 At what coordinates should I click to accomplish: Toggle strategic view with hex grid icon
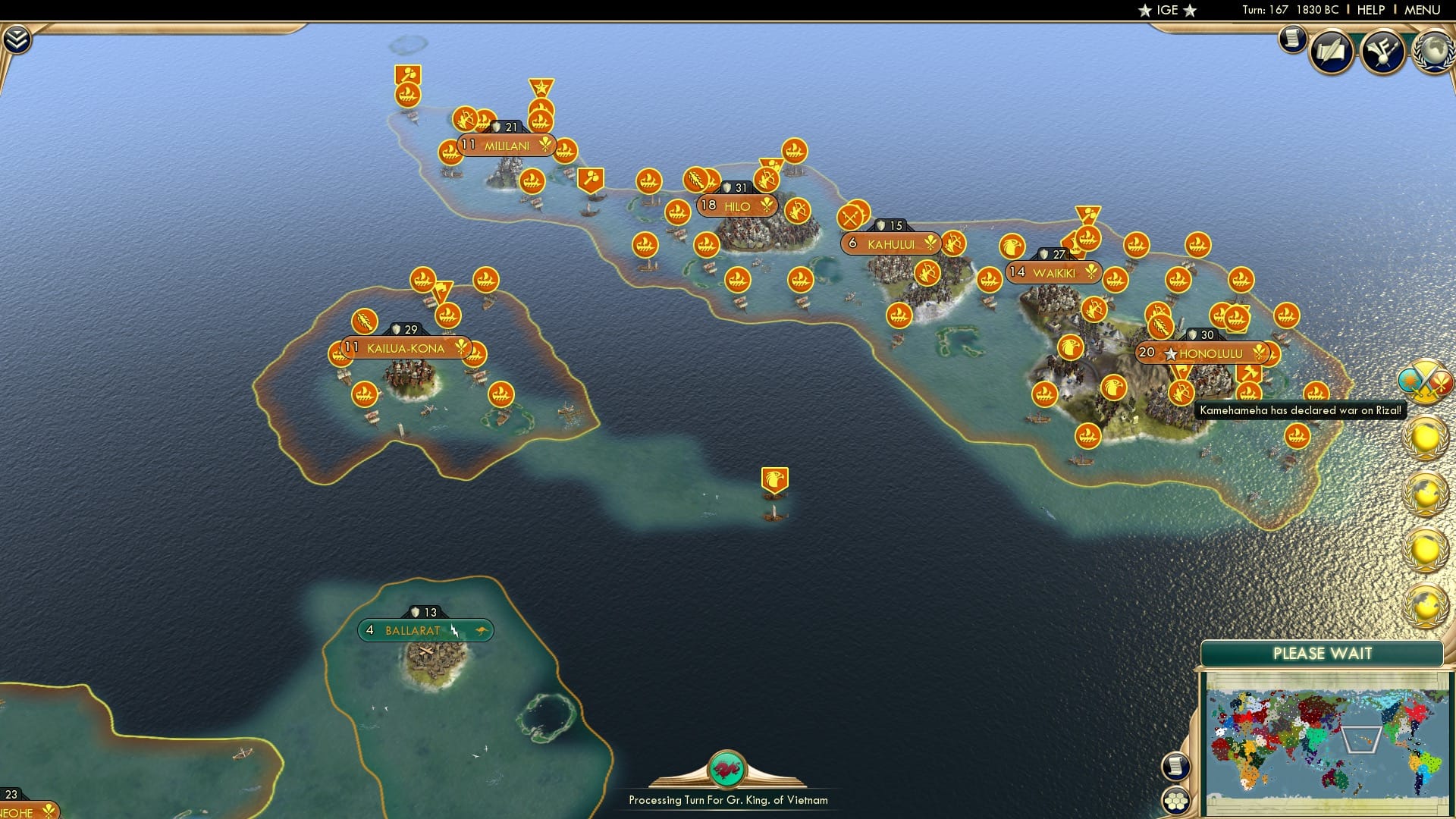pos(1176,799)
